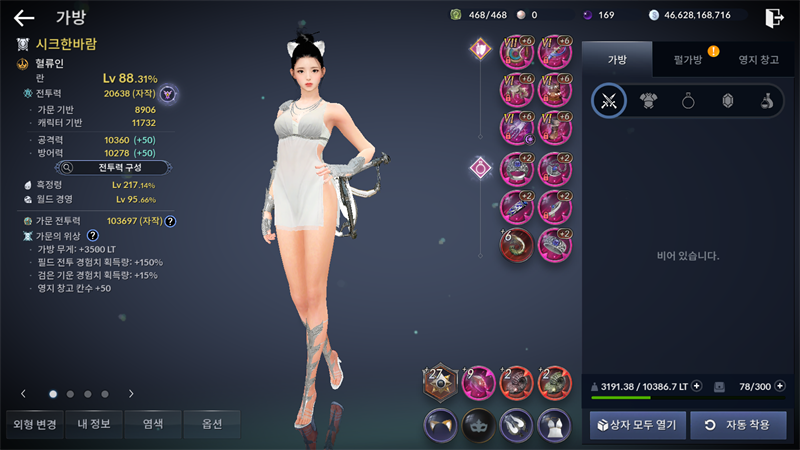
Task: Open the 염색 dye menu
Action: pos(153,424)
